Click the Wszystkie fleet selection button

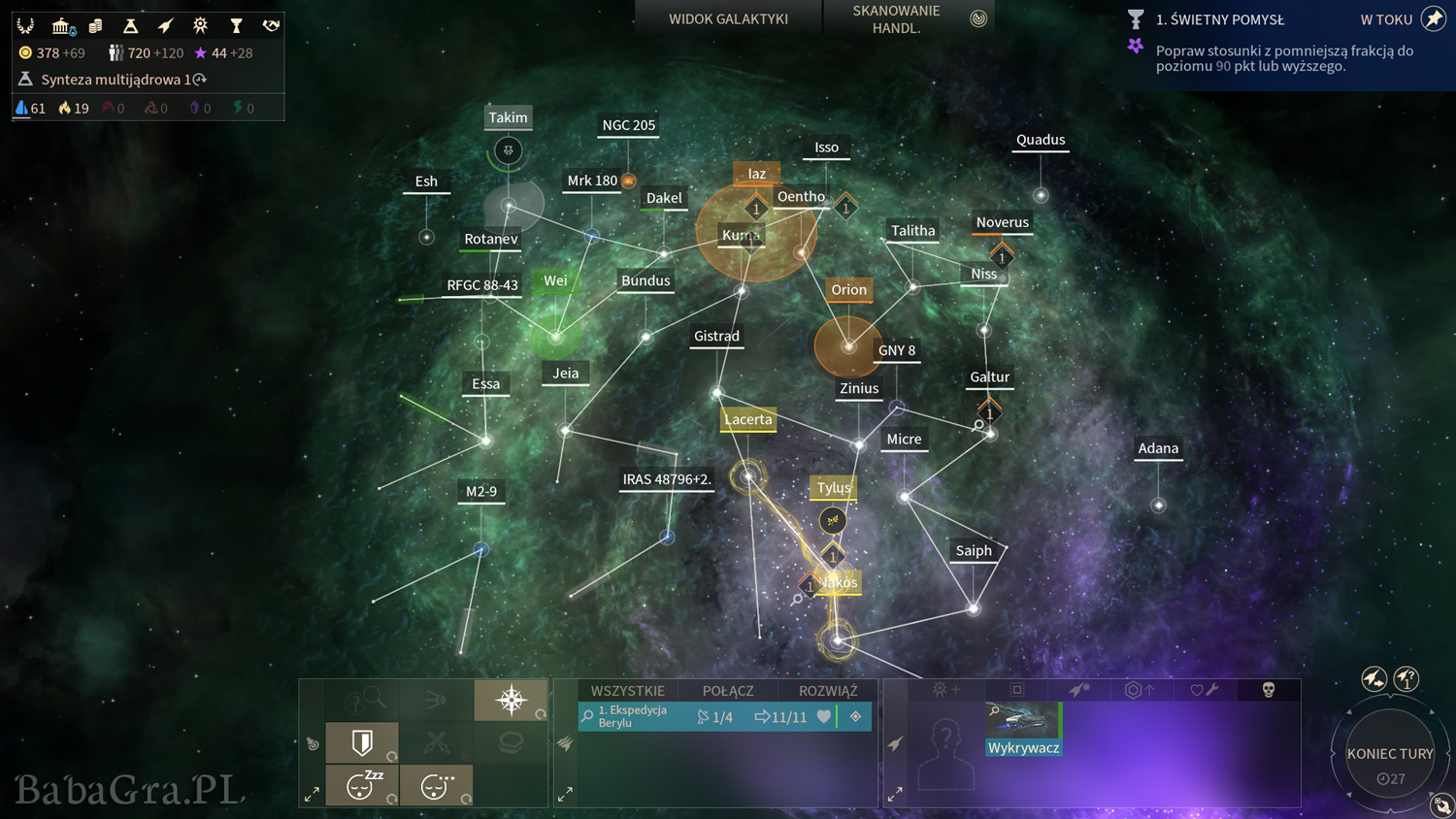627,691
